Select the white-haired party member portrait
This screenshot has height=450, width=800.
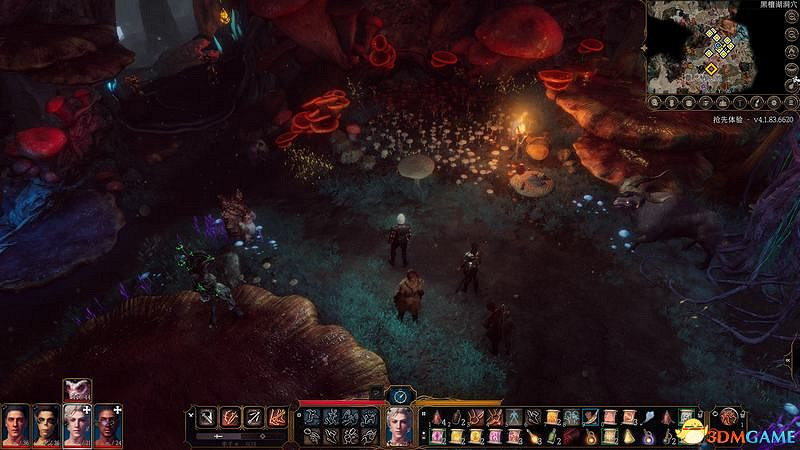tap(77, 424)
